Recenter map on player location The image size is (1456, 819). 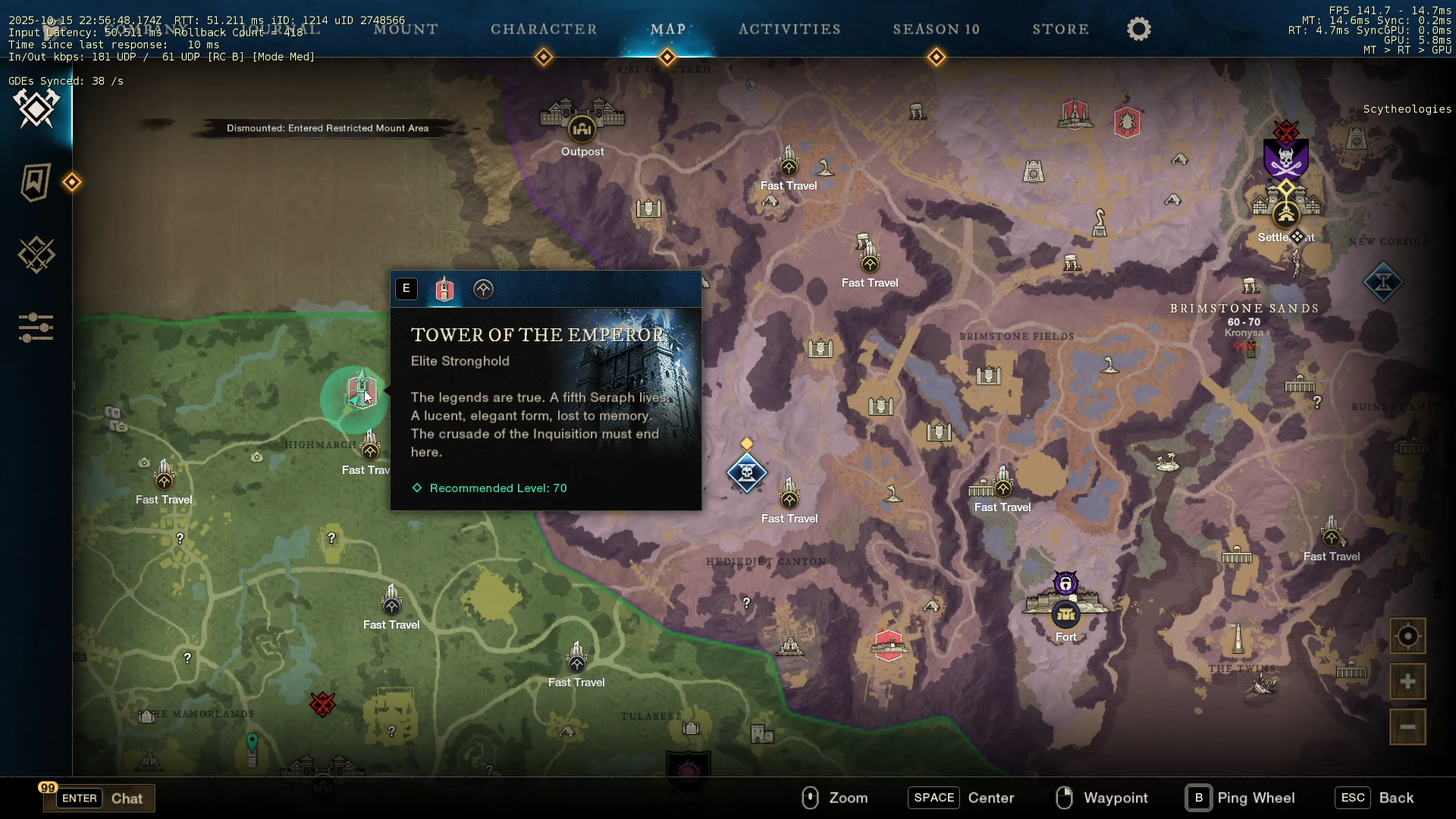pyautogui.click(x=1407, y=636)
